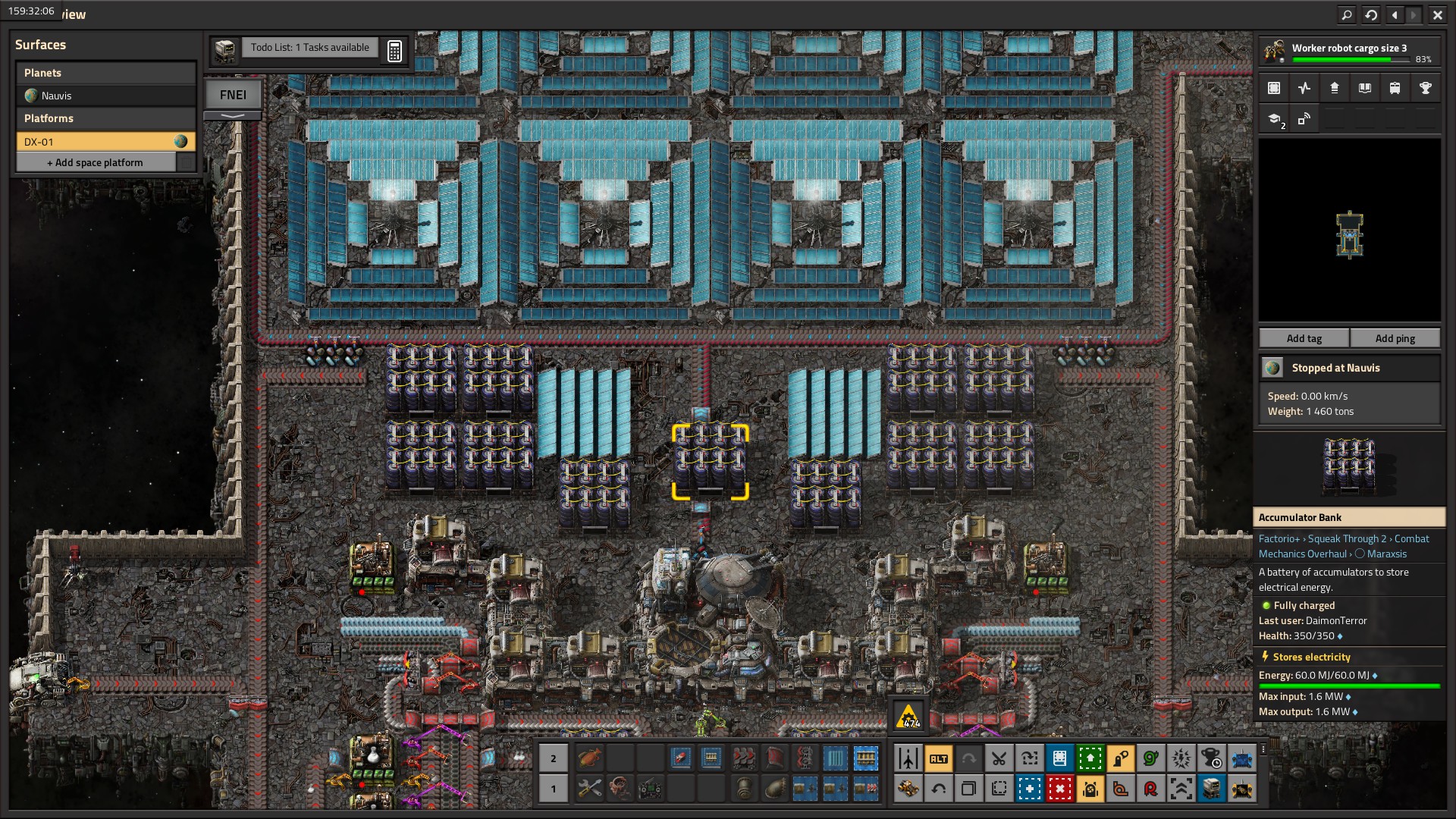Open the FNEI recipe browser
Screen dimensions: 1456x819
tap(233, 95)
